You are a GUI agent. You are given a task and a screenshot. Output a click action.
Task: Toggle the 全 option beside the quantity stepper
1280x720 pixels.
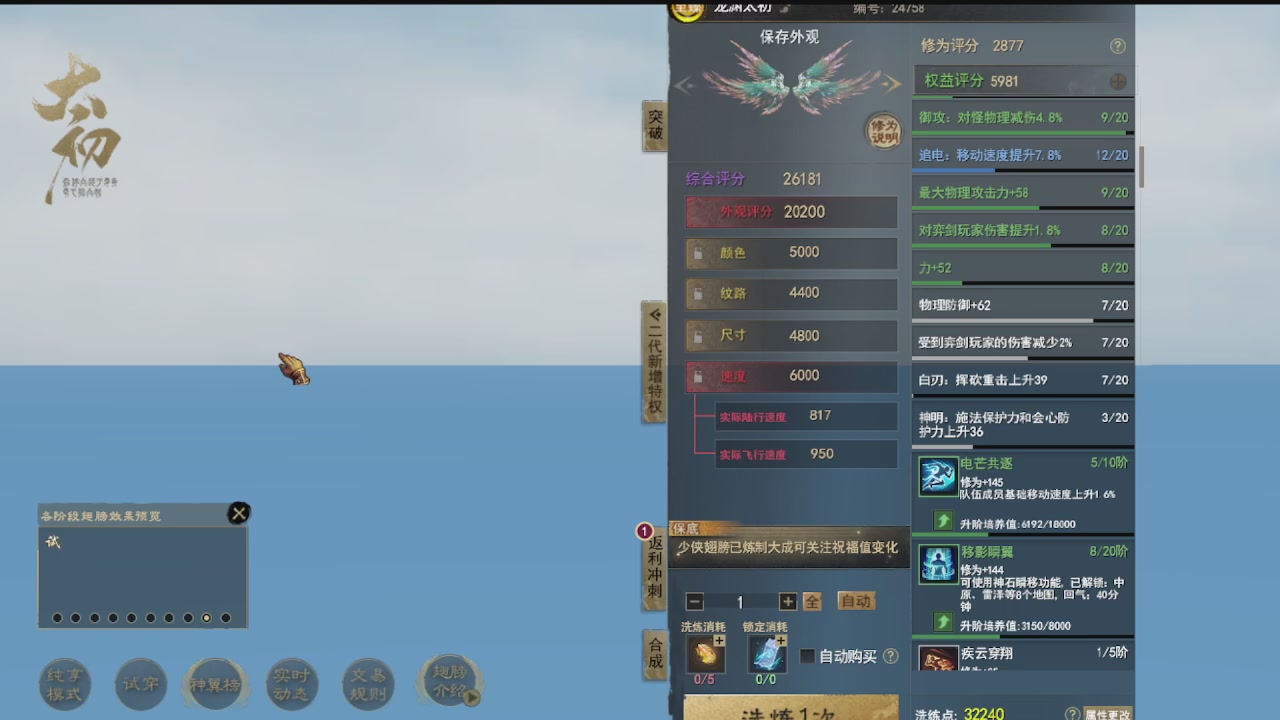pyautogui.click(x=814, y=601)
